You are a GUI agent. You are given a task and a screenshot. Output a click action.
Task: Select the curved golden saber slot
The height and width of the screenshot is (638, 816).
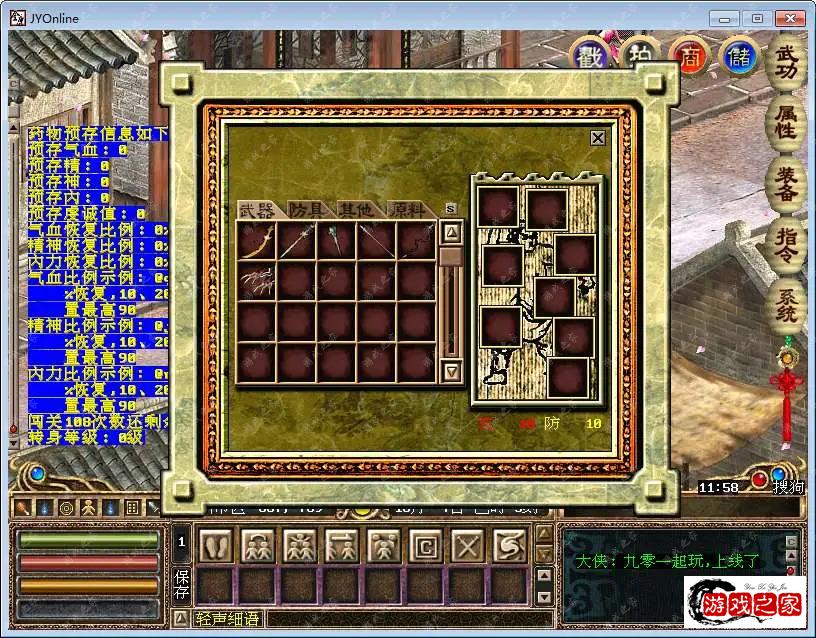click(x=257, y=240)
